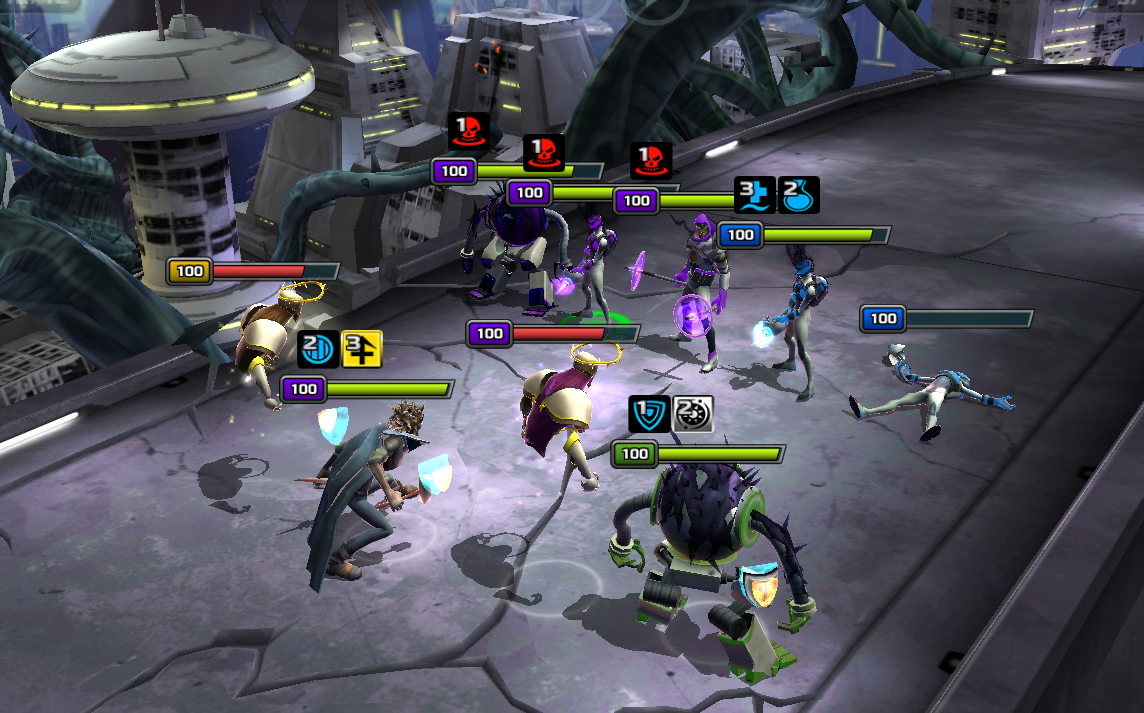Screen dimensions: 1144x713
Task: Tap the blue healing cross status icon
Action: click(x=755, y=195)
